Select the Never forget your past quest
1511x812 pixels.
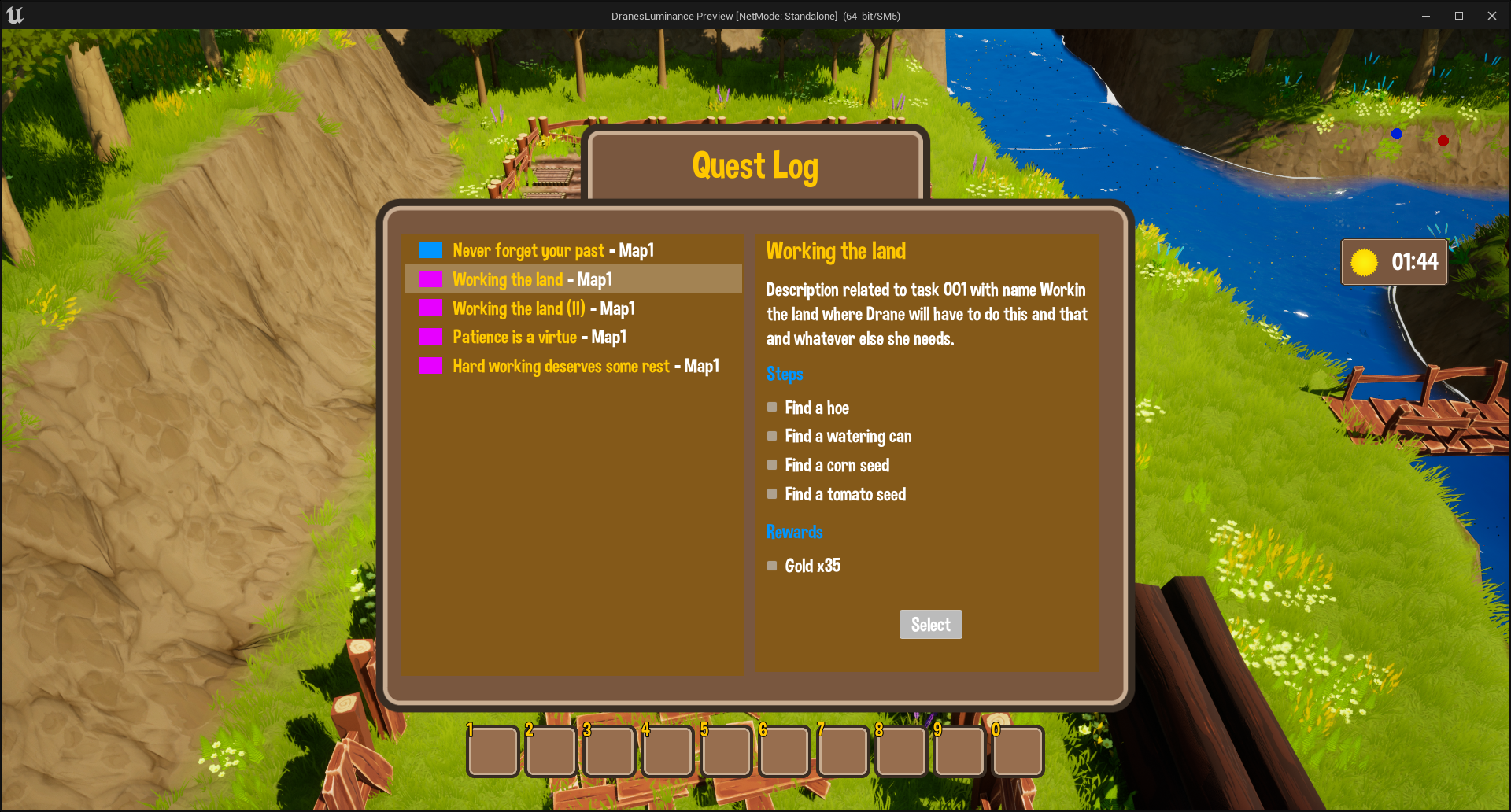pos(552,251)
